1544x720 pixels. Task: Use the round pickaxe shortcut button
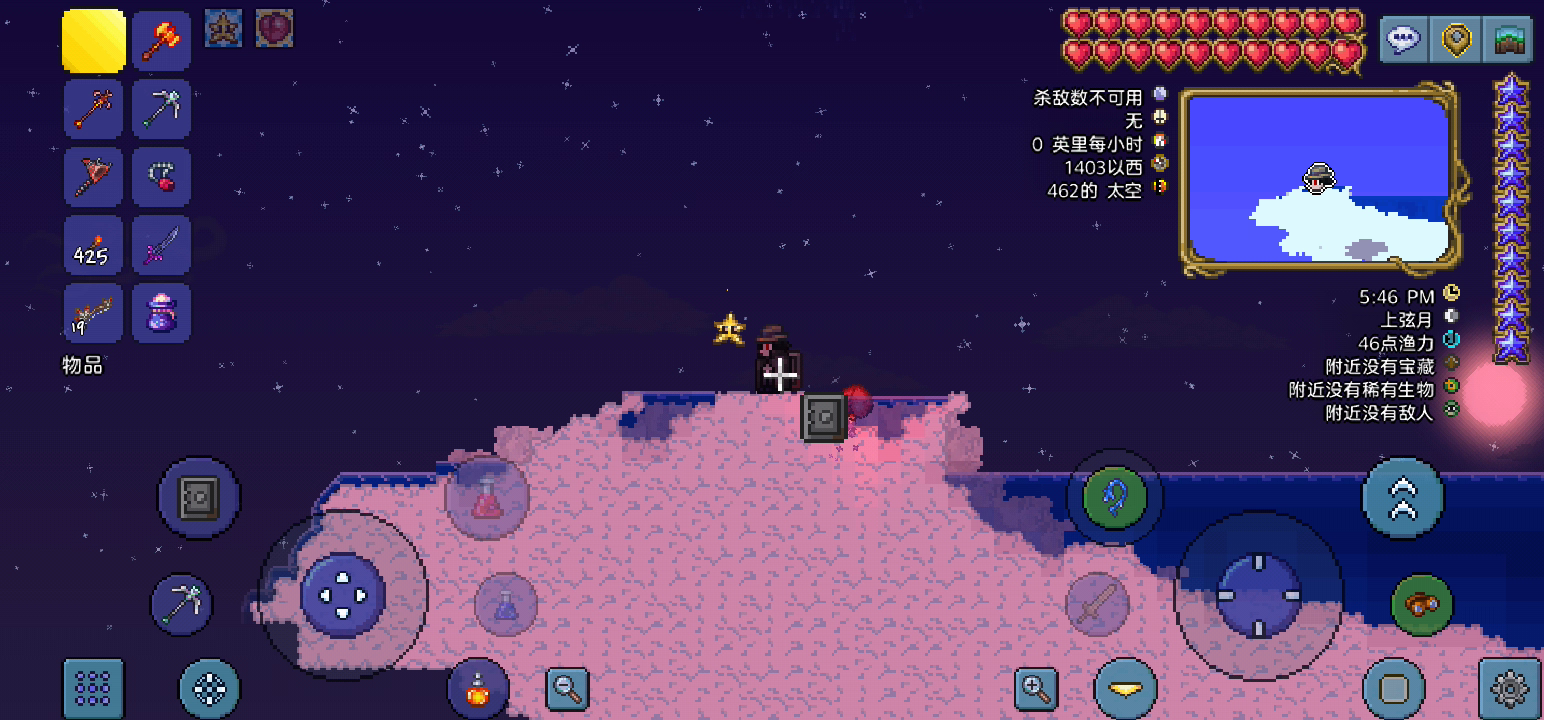click(182, 604)
